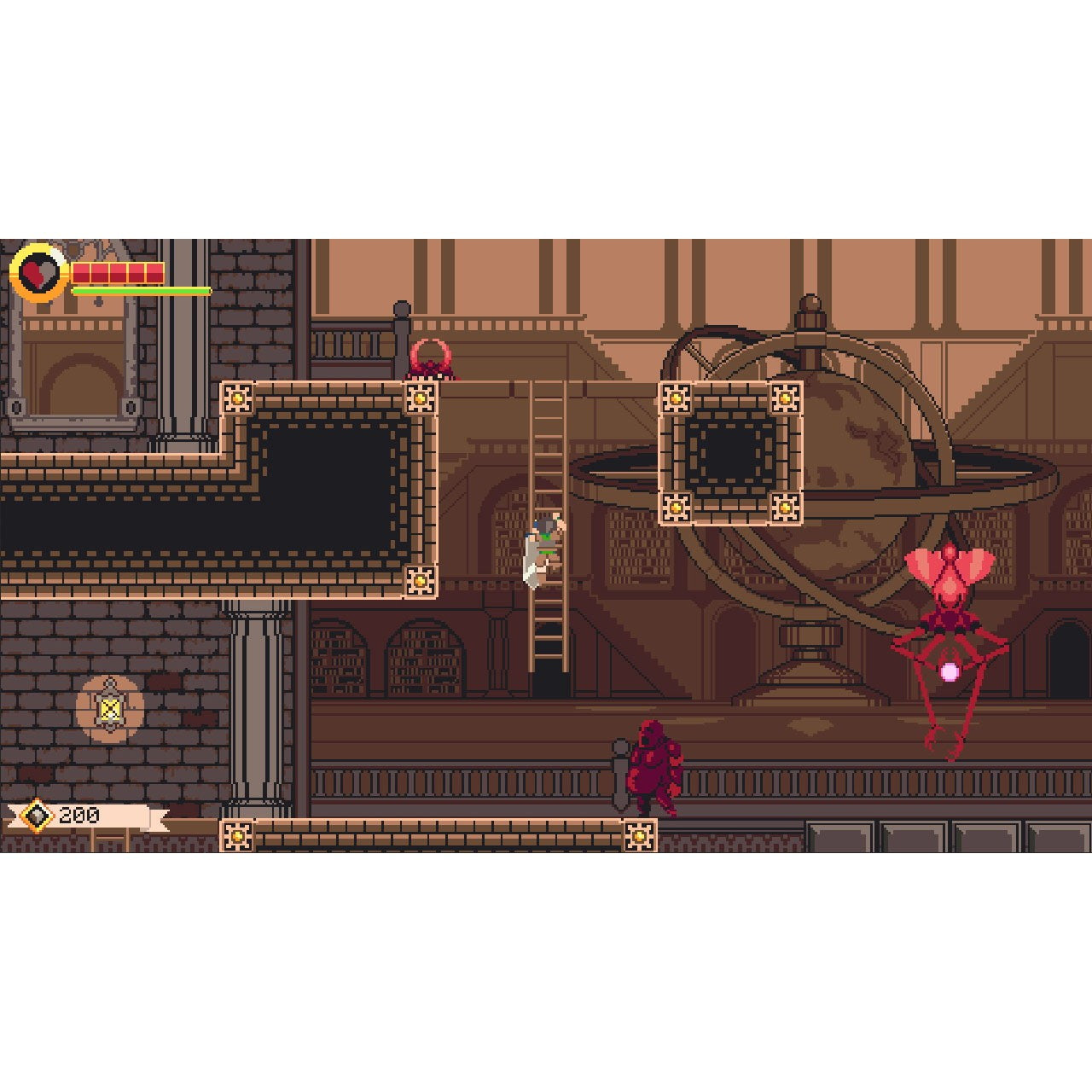This screenshot has height=1092, width=1092.
Task: Toggle the first red health segment
Action: pos(82,273)
